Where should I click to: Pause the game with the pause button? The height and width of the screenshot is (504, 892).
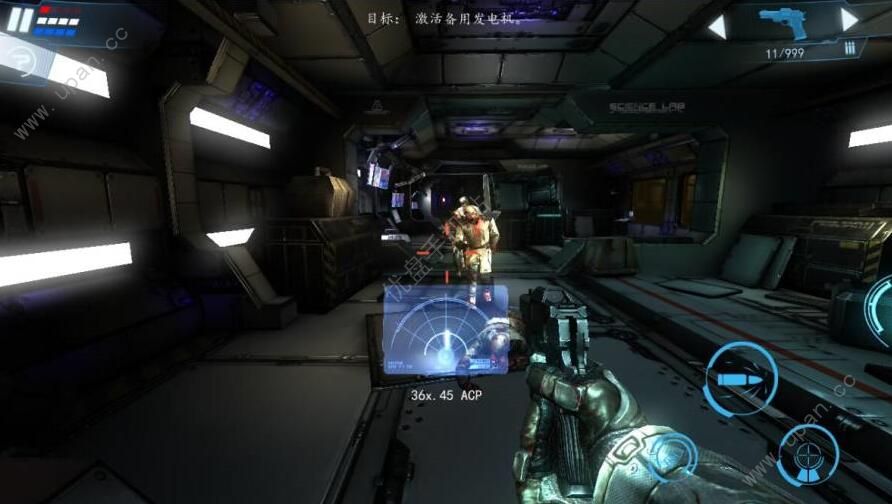tap(20, 20)
